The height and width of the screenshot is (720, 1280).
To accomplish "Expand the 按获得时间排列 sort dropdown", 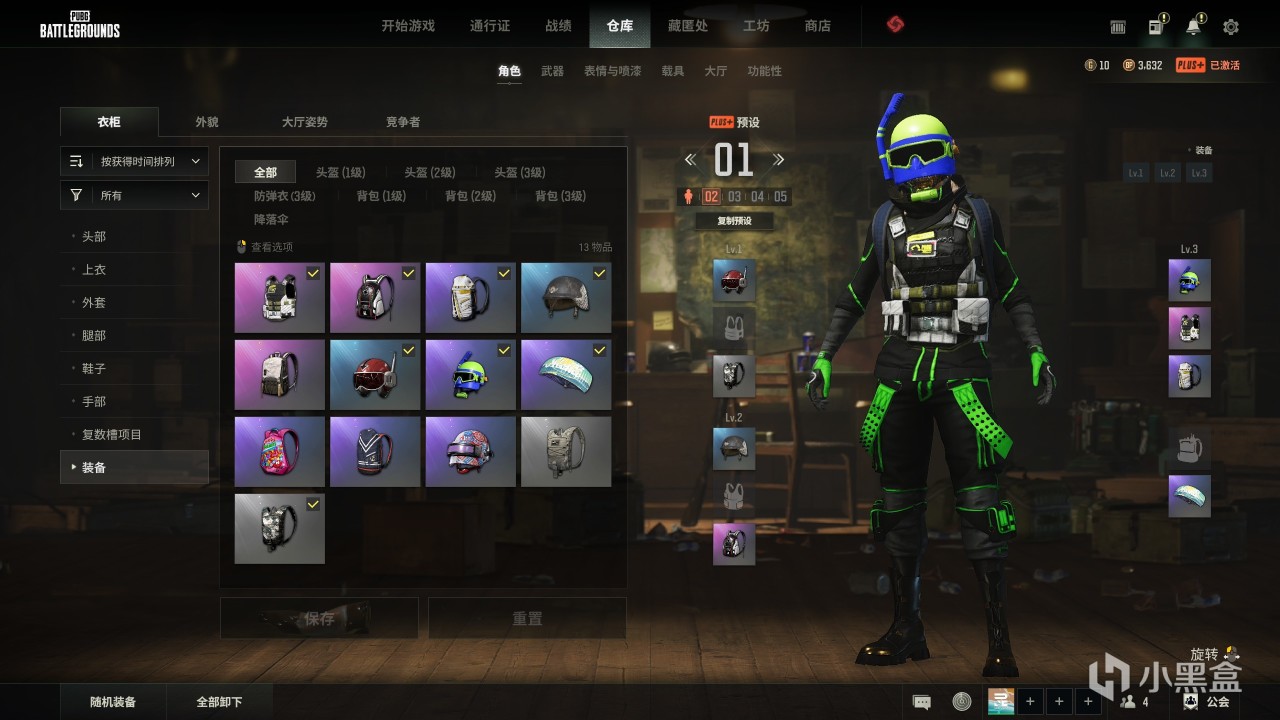I will point(135,161).
